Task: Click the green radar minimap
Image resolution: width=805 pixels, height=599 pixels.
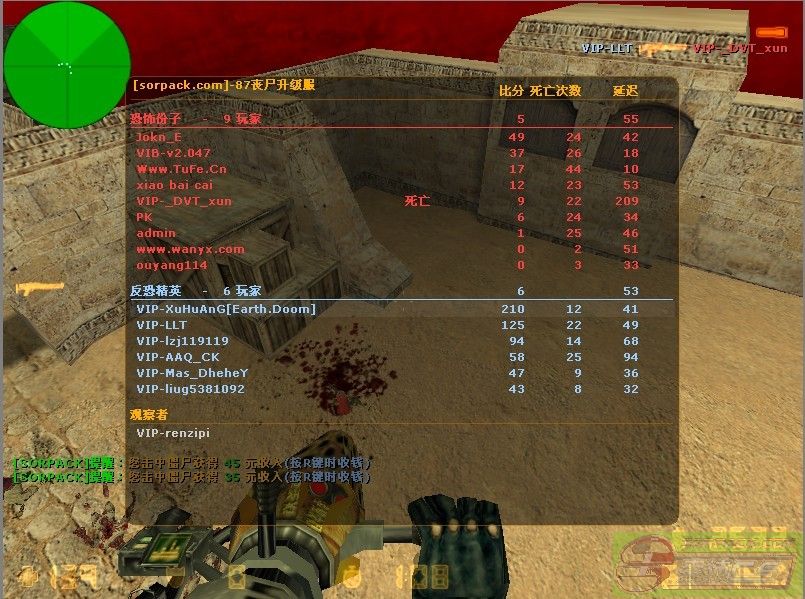Action: tap(67, 65)
